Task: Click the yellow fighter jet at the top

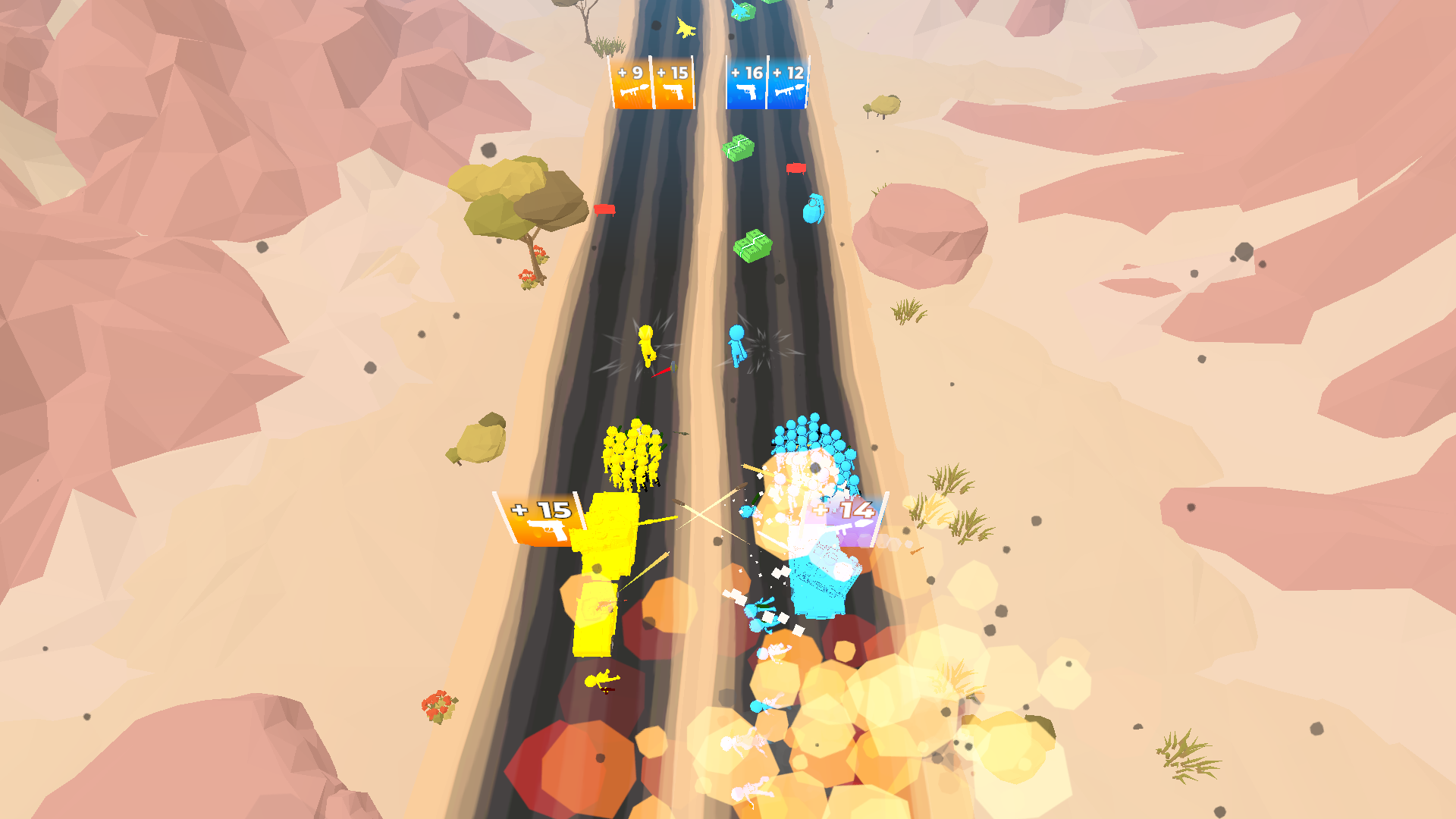Action: pyautogui.click(x=685, y=29)
